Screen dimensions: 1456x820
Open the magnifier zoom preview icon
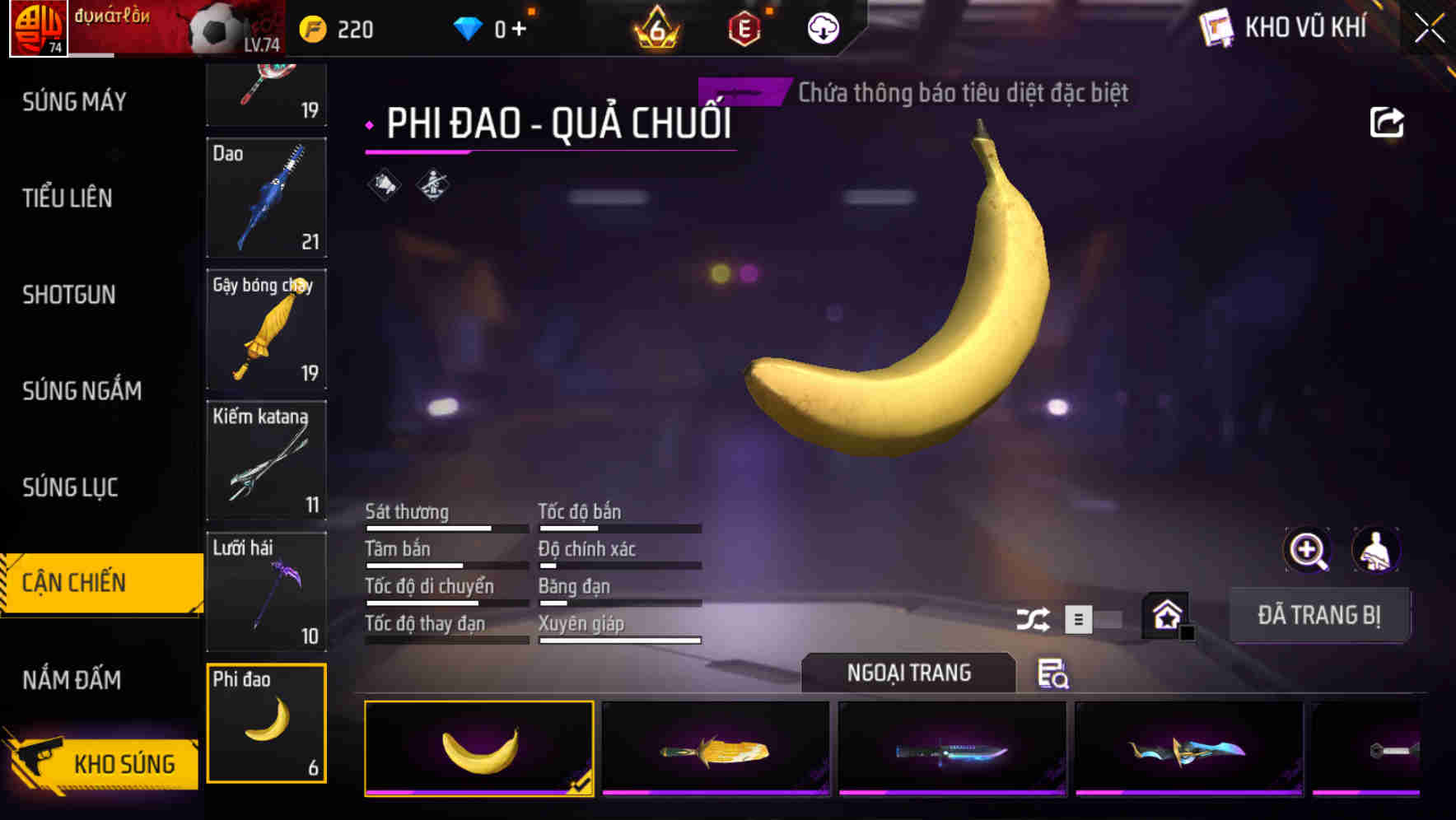click(x=1304, y=549)
